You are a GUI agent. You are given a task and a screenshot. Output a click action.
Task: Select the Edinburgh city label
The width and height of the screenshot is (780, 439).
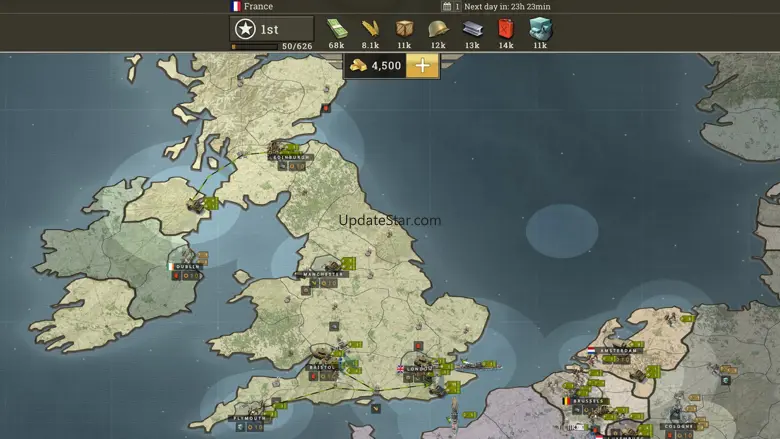pyautogui.click(x=291, y=157)
